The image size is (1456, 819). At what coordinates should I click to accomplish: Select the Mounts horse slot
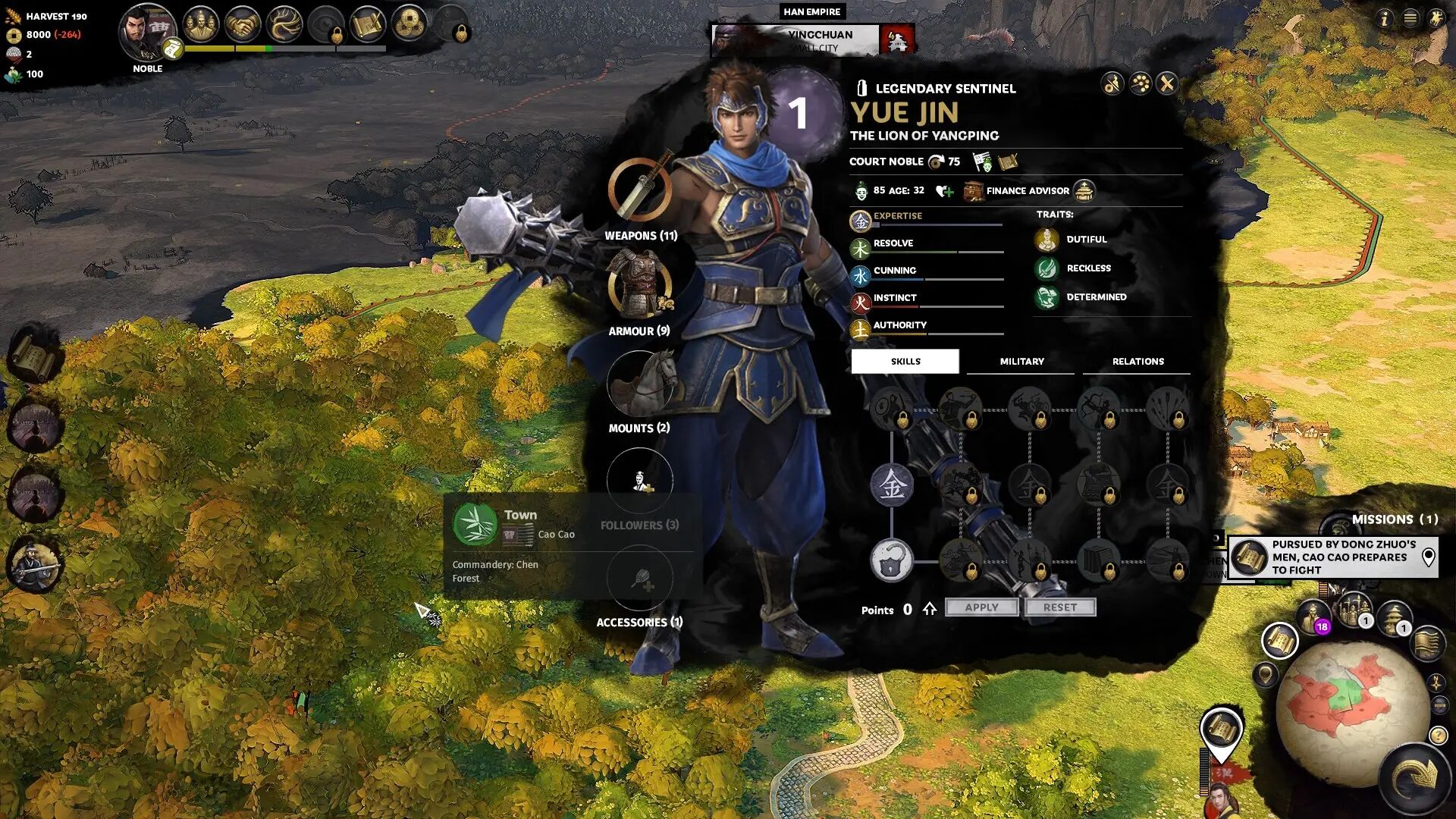pyautogui.click(x=639, y=384)
